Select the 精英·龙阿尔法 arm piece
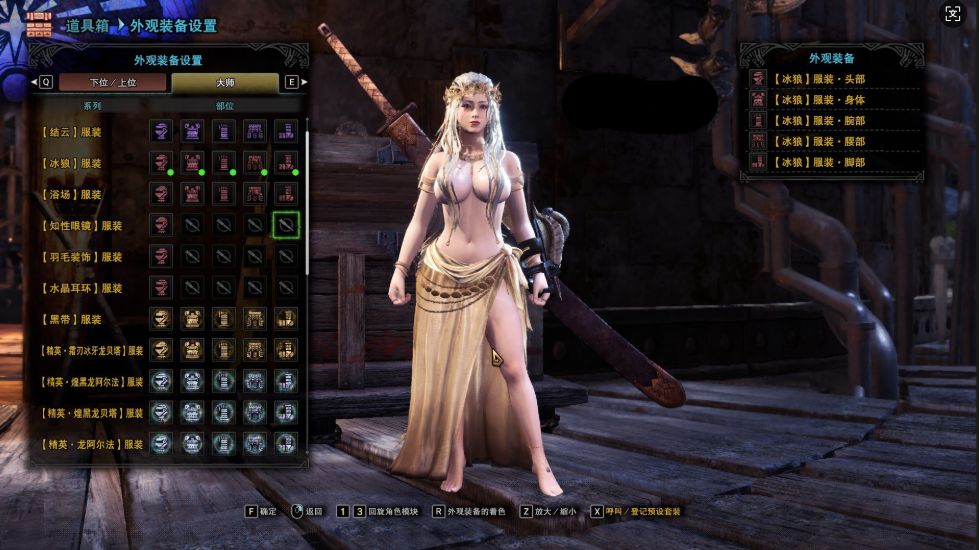Image resolution: width=980 pixels, height=550 pixels. point(223,443)
